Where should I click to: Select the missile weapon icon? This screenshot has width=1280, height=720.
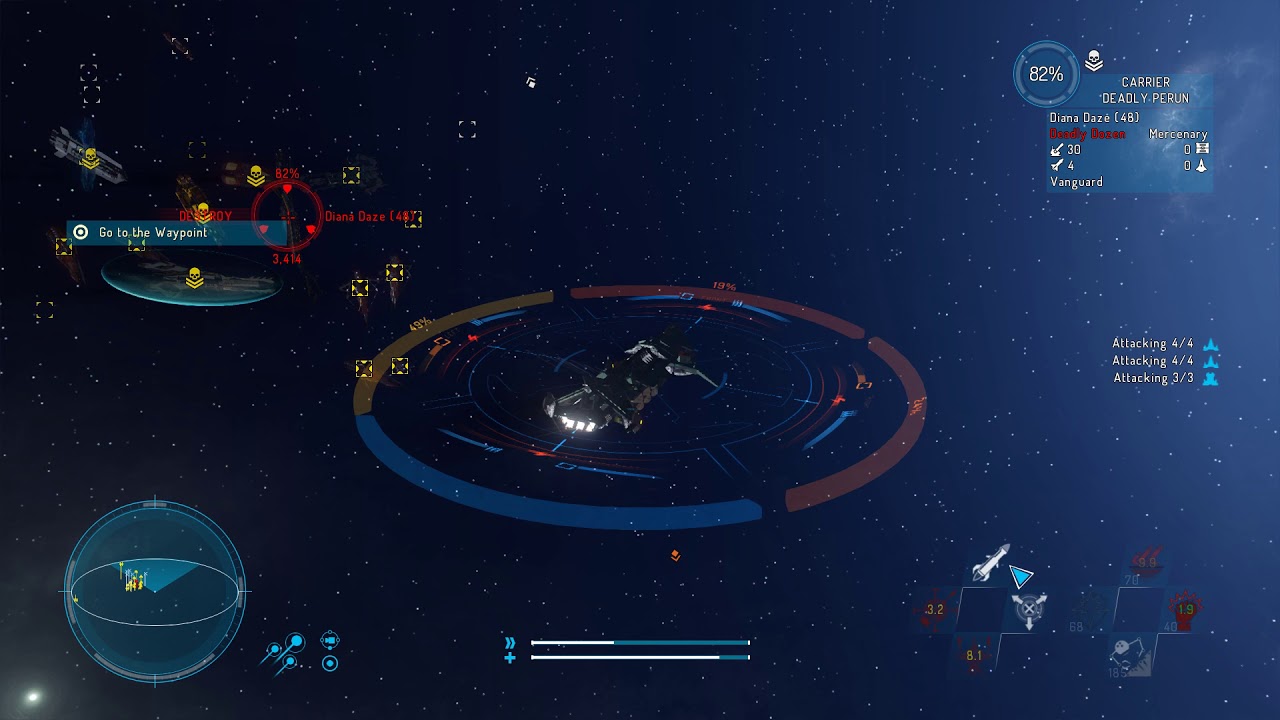[x=990, y=564]
